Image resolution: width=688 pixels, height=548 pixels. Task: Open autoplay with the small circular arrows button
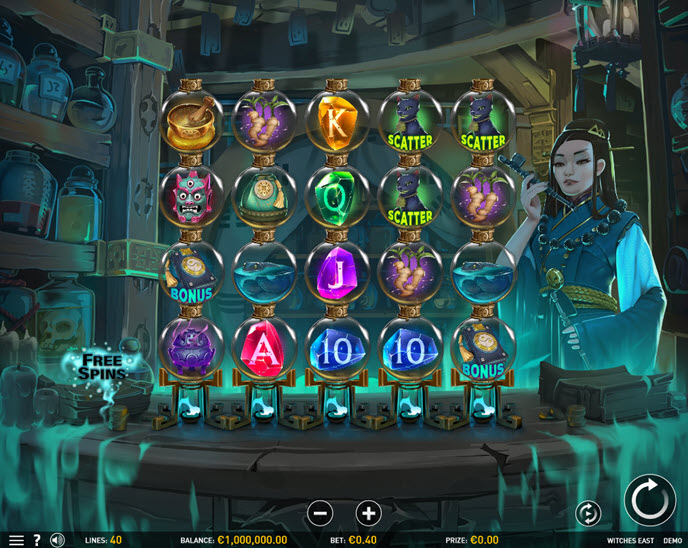tap(589, 514)
